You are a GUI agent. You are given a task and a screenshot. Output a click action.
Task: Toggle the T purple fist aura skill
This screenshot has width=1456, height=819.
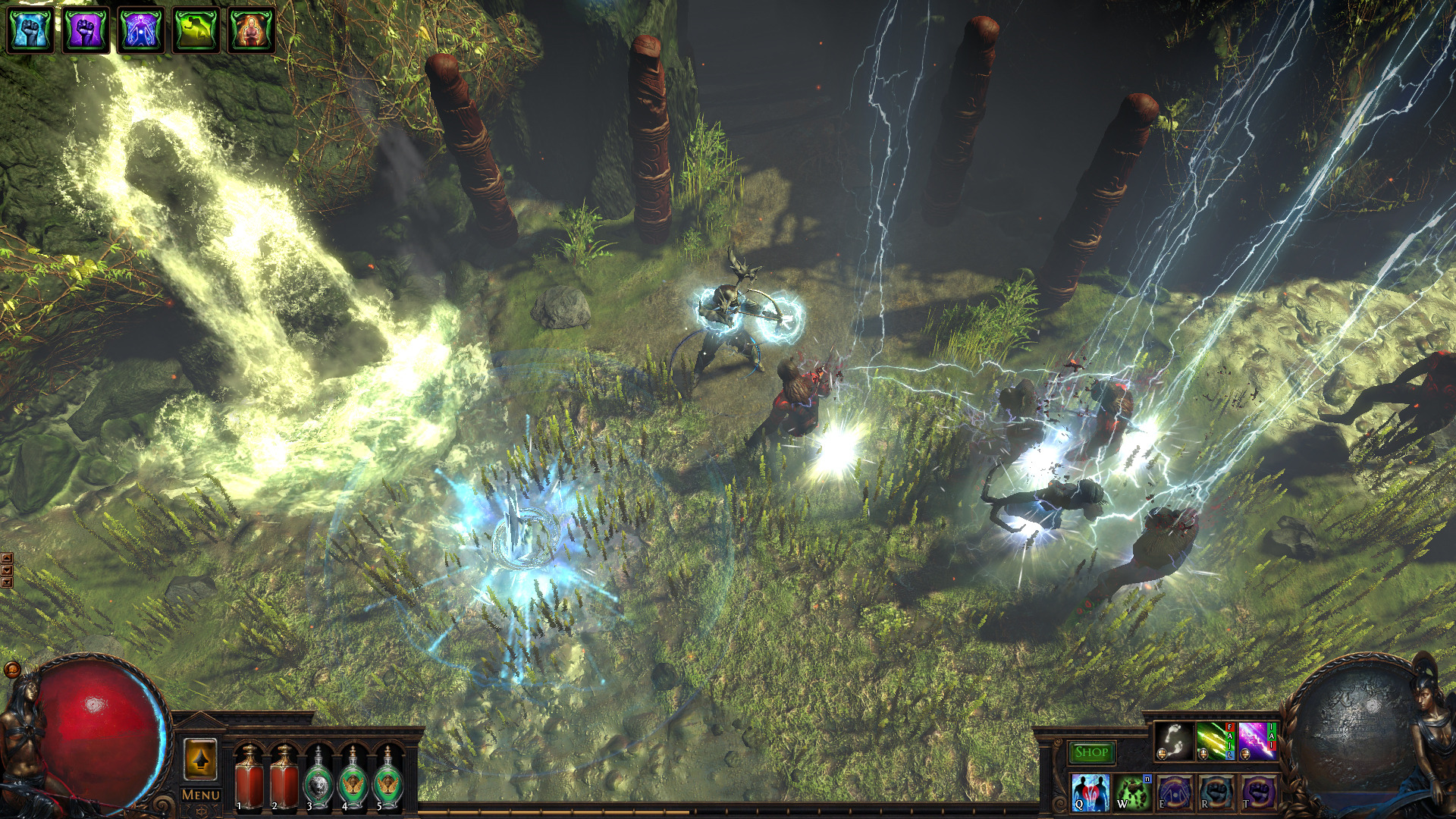[x=1257, y=792]
